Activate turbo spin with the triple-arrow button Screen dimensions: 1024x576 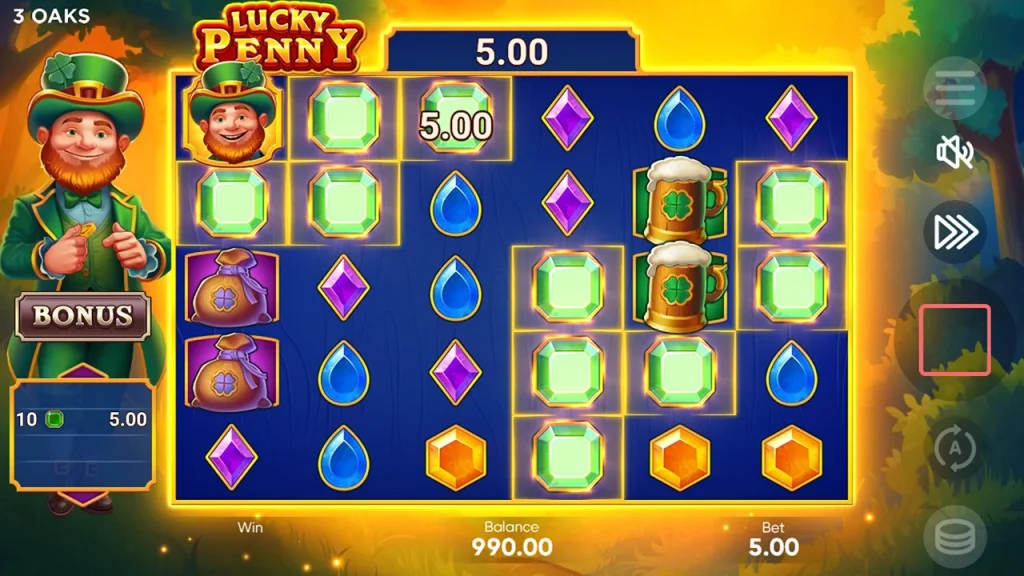955,232
